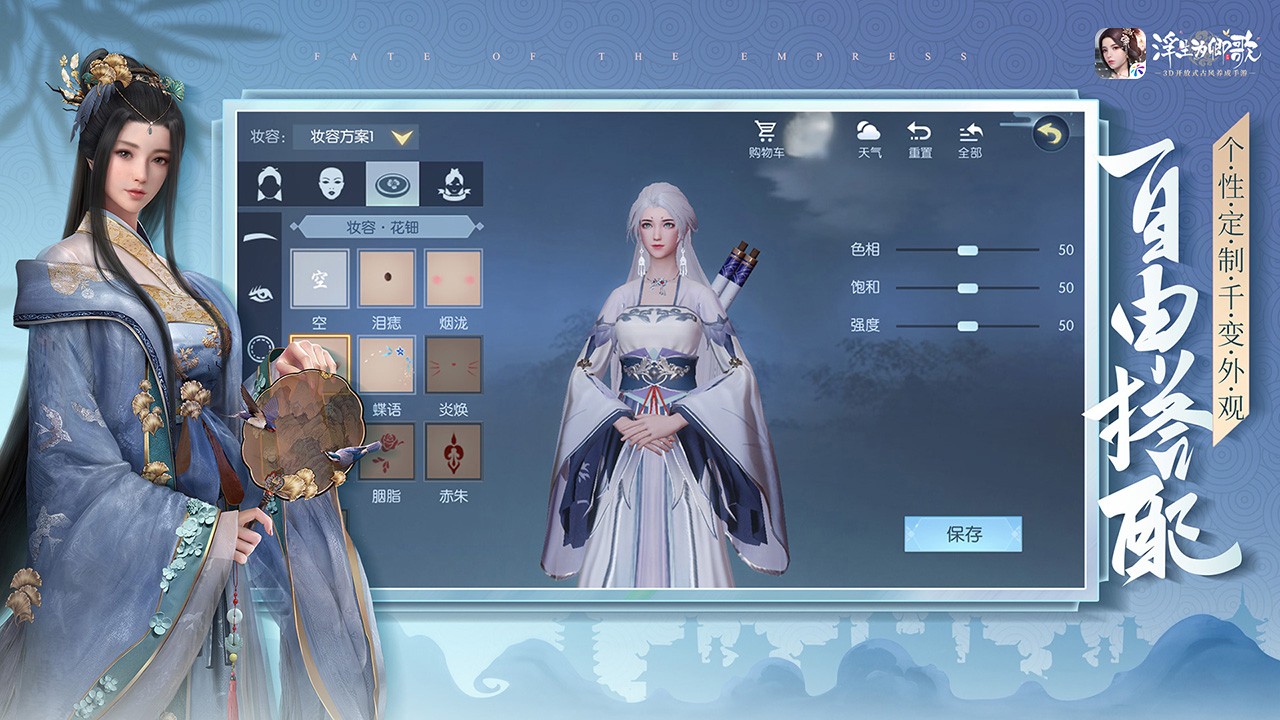This screenshot has height=720, width=1280.
Task: Choose the eye makeup category
Action: 261,293
